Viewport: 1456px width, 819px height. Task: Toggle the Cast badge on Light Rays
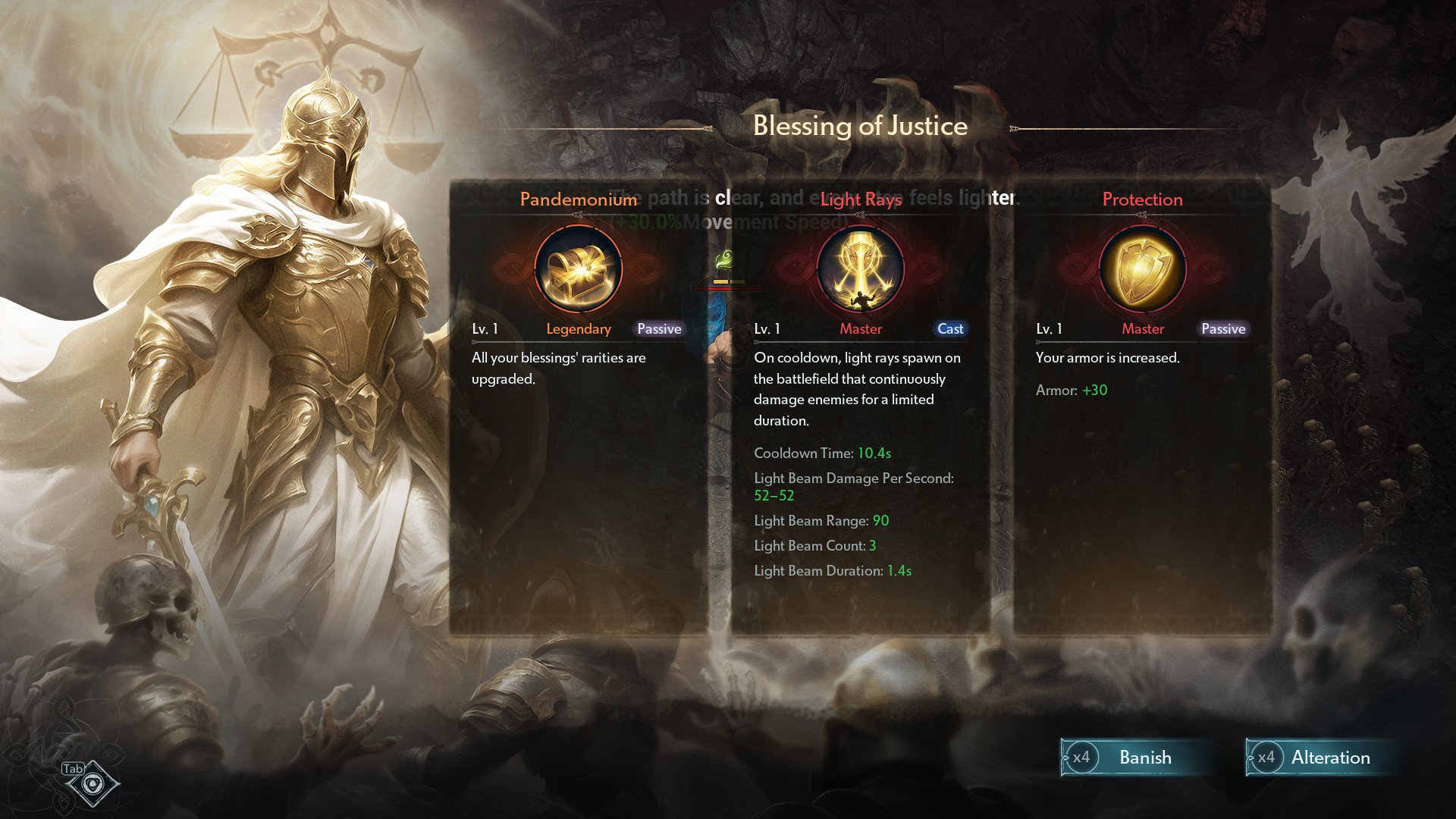[x=950, y=328]
